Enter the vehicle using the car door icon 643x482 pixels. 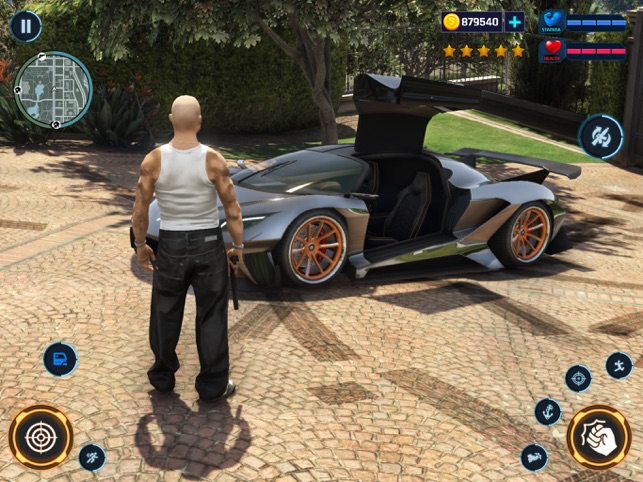coord(60,359)
